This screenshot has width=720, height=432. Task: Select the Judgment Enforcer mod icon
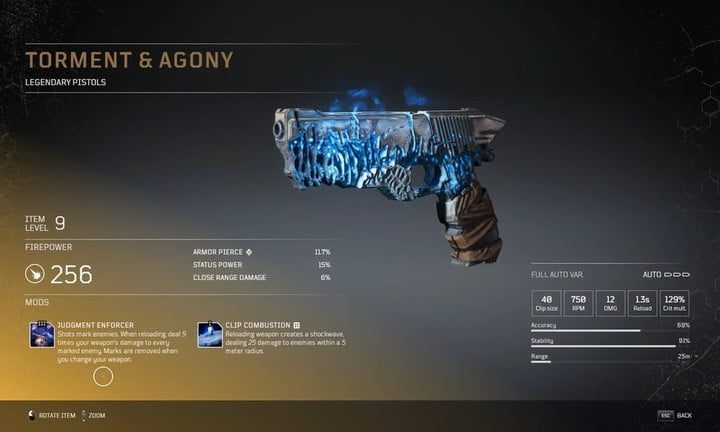pos(42,334)
